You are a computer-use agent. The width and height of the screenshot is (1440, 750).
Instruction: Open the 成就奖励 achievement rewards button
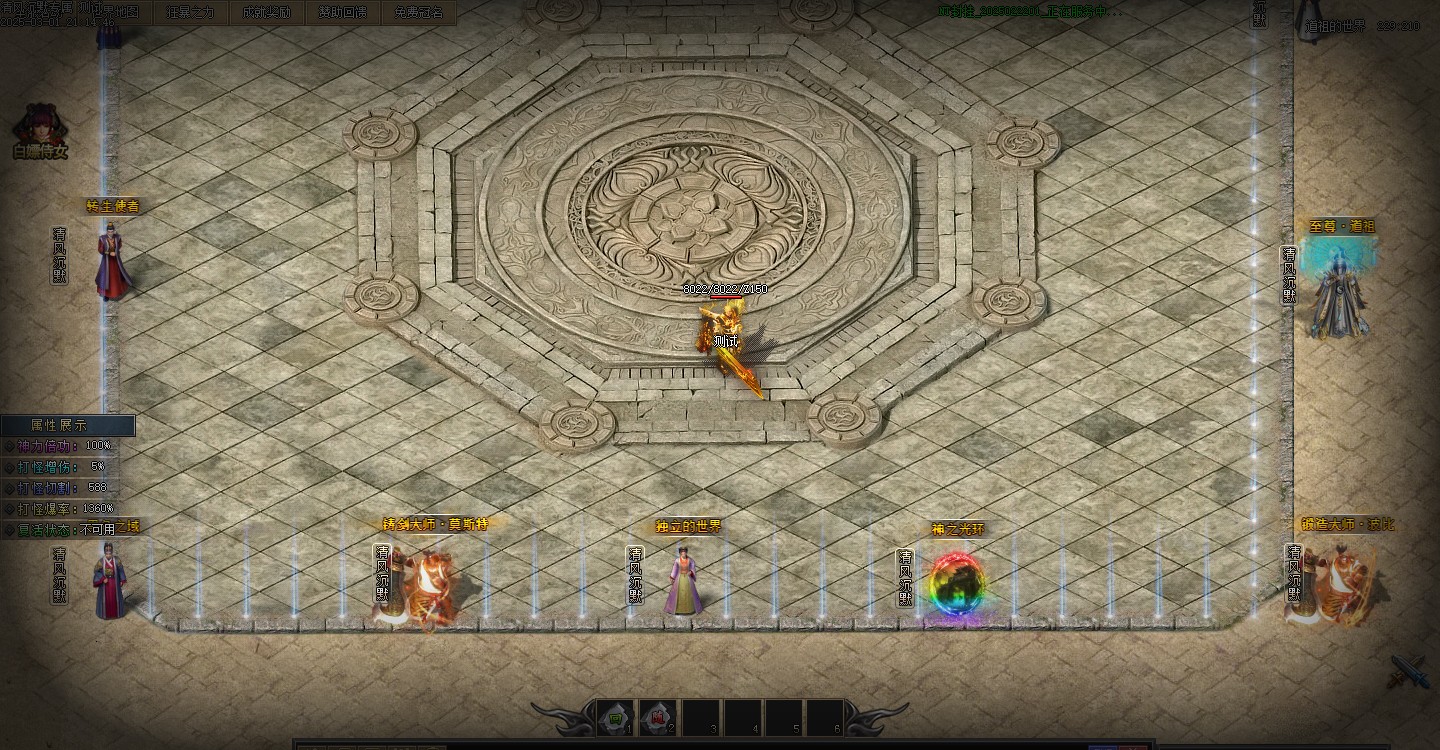pyautogui.click(x=267, y=13)
